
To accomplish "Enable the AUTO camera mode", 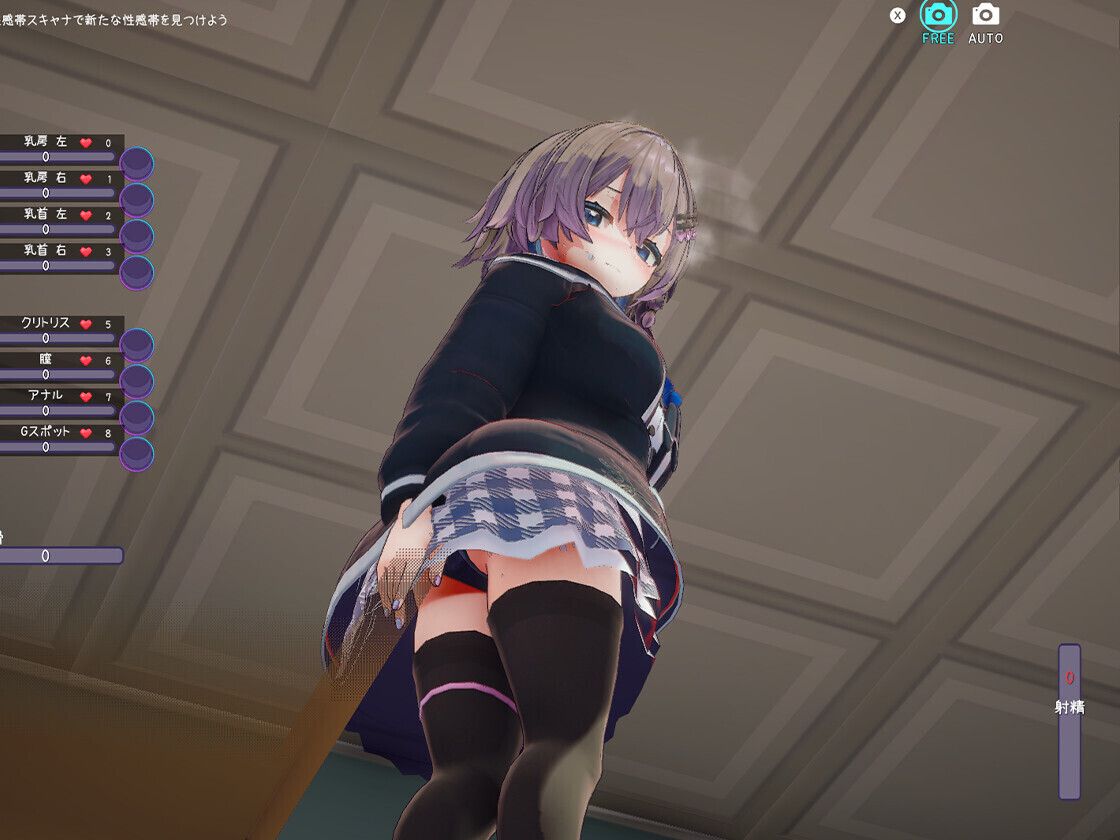I will [x=985, y=15].
